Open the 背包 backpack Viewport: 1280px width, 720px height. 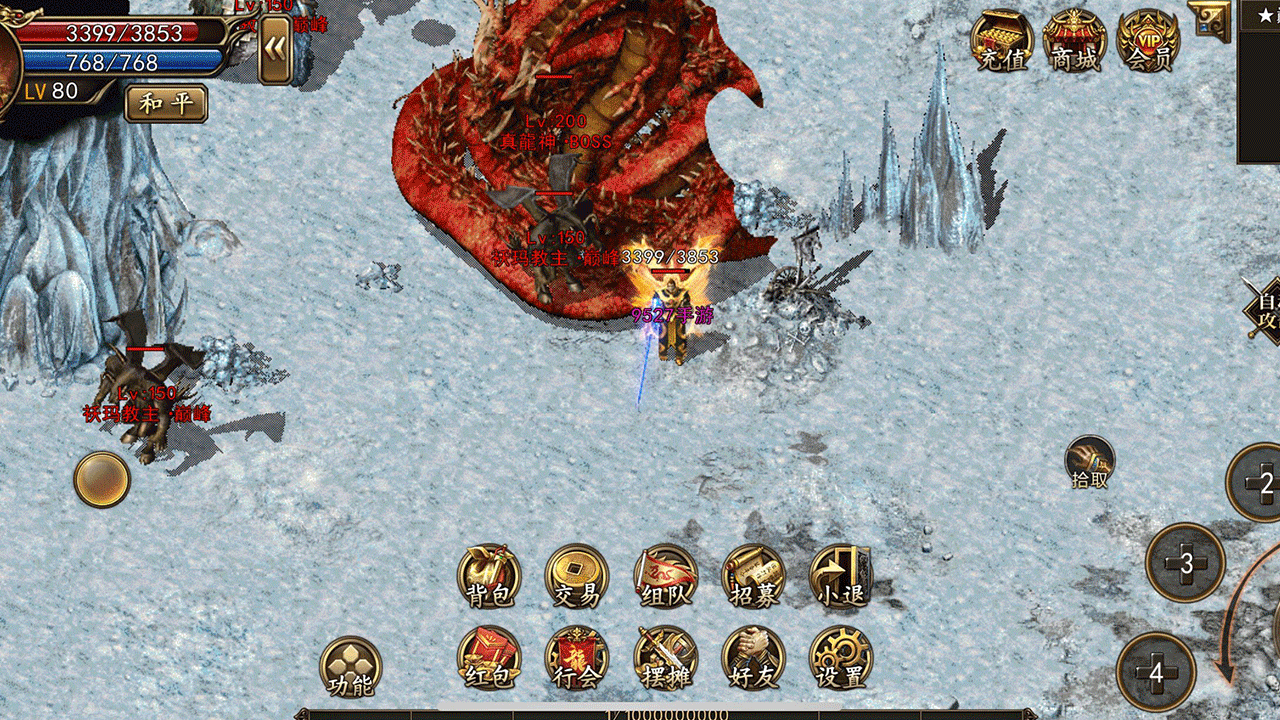tap(489, 577)
